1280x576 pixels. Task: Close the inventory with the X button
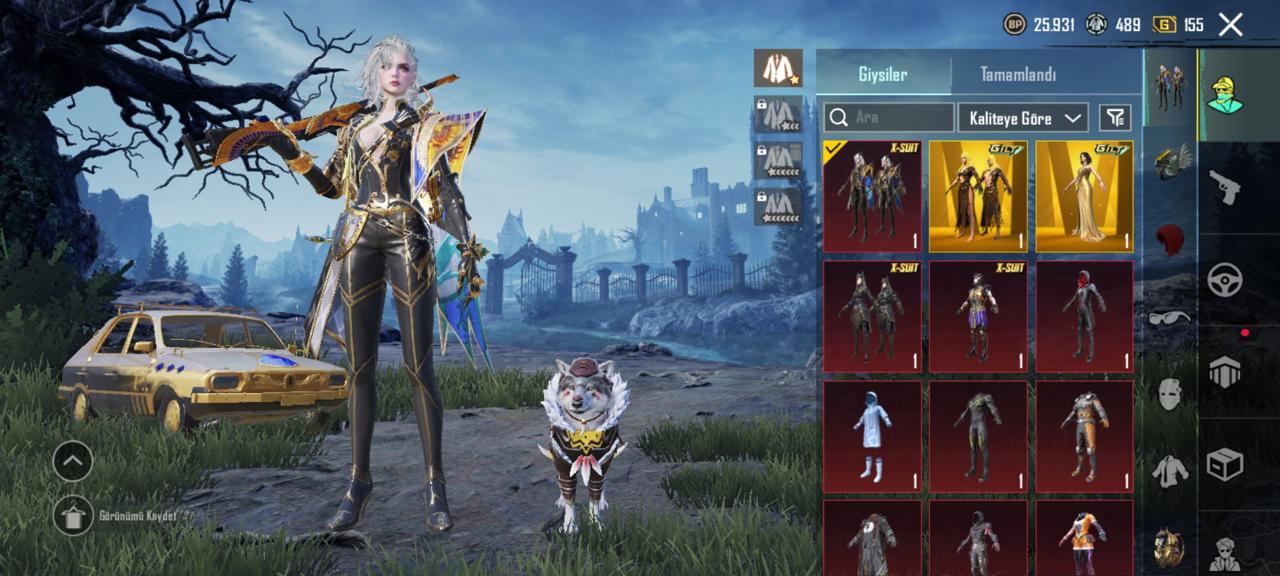coord(1231,25)
